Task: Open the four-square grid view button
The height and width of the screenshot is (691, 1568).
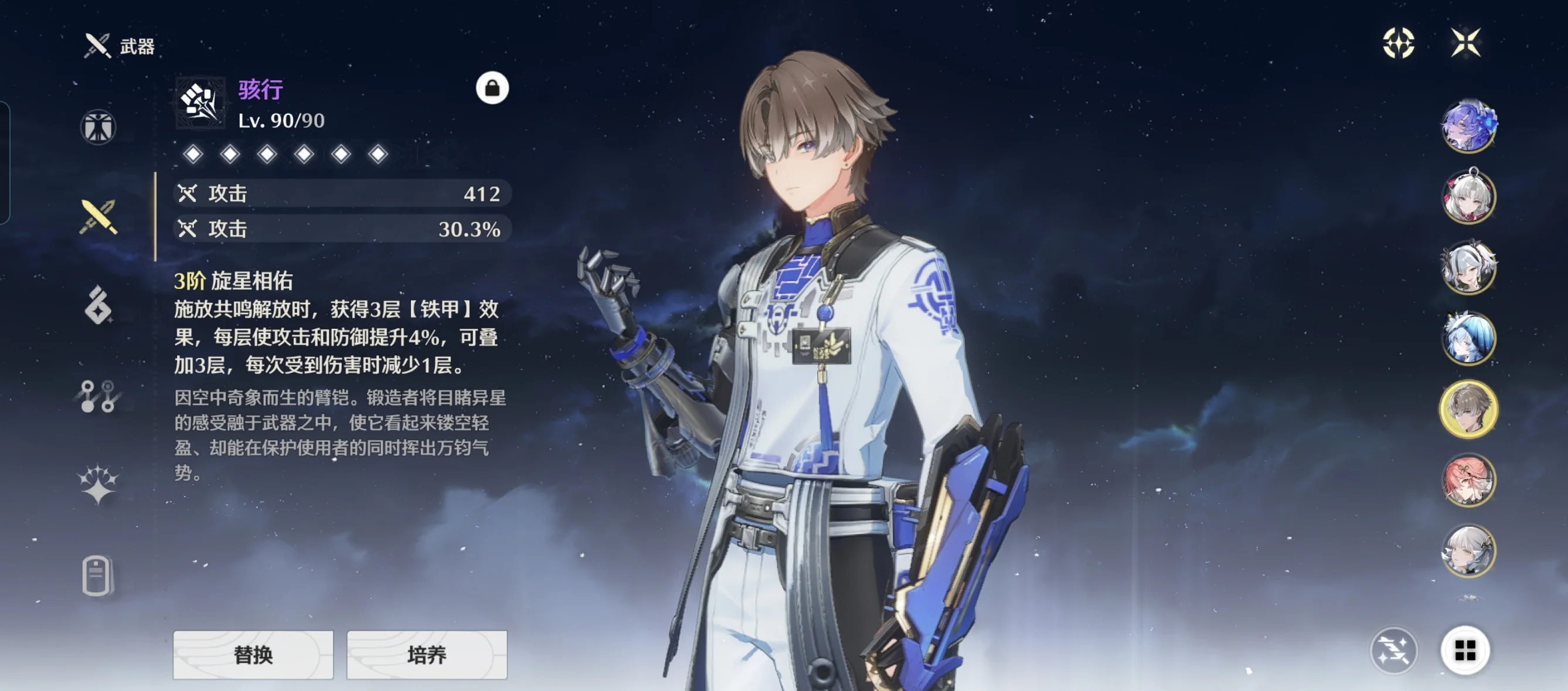Action: pyautogui.click(x=1465, y=651)
